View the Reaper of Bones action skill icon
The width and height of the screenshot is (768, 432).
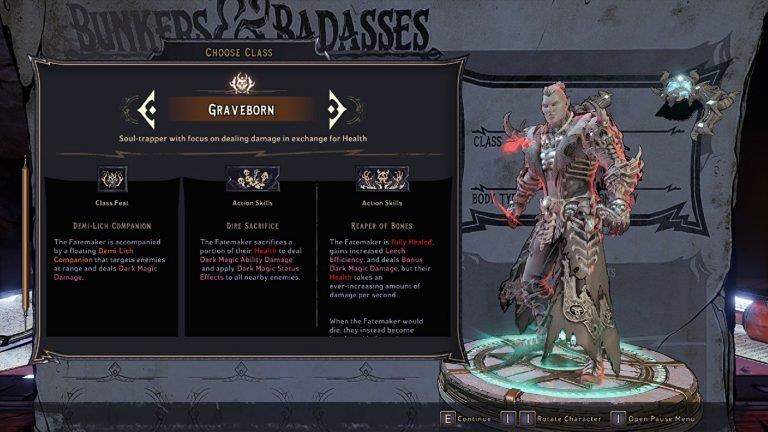tap(382, 178)
